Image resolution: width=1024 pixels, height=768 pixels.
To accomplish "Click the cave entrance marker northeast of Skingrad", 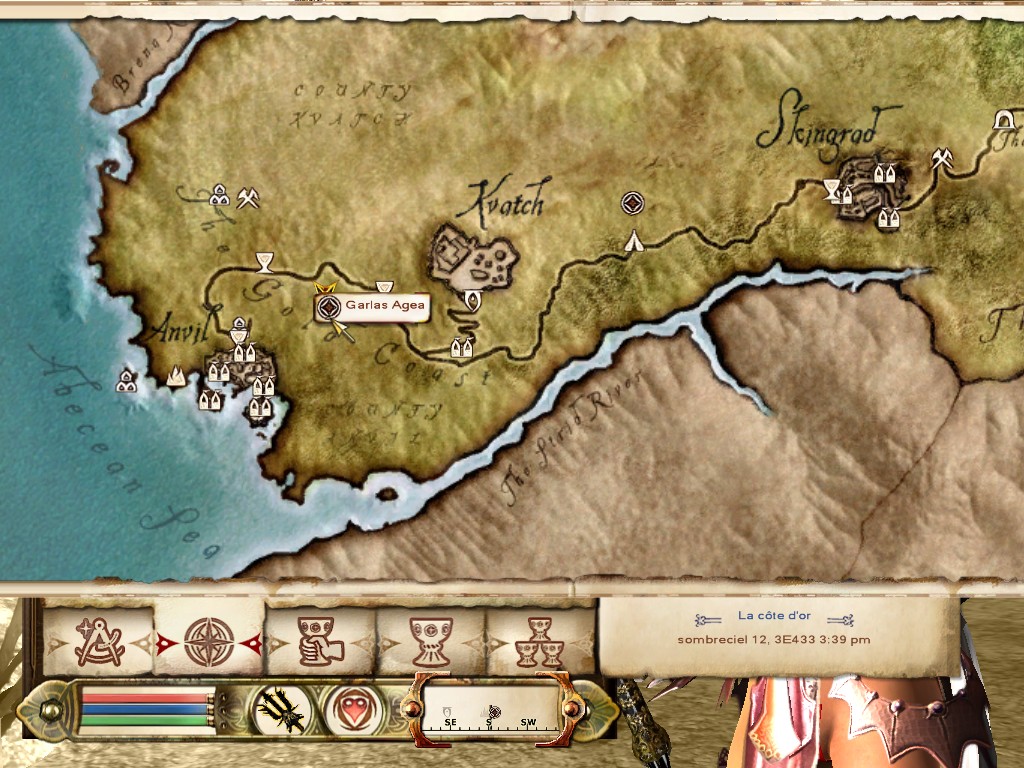I will click(1001, 120).
